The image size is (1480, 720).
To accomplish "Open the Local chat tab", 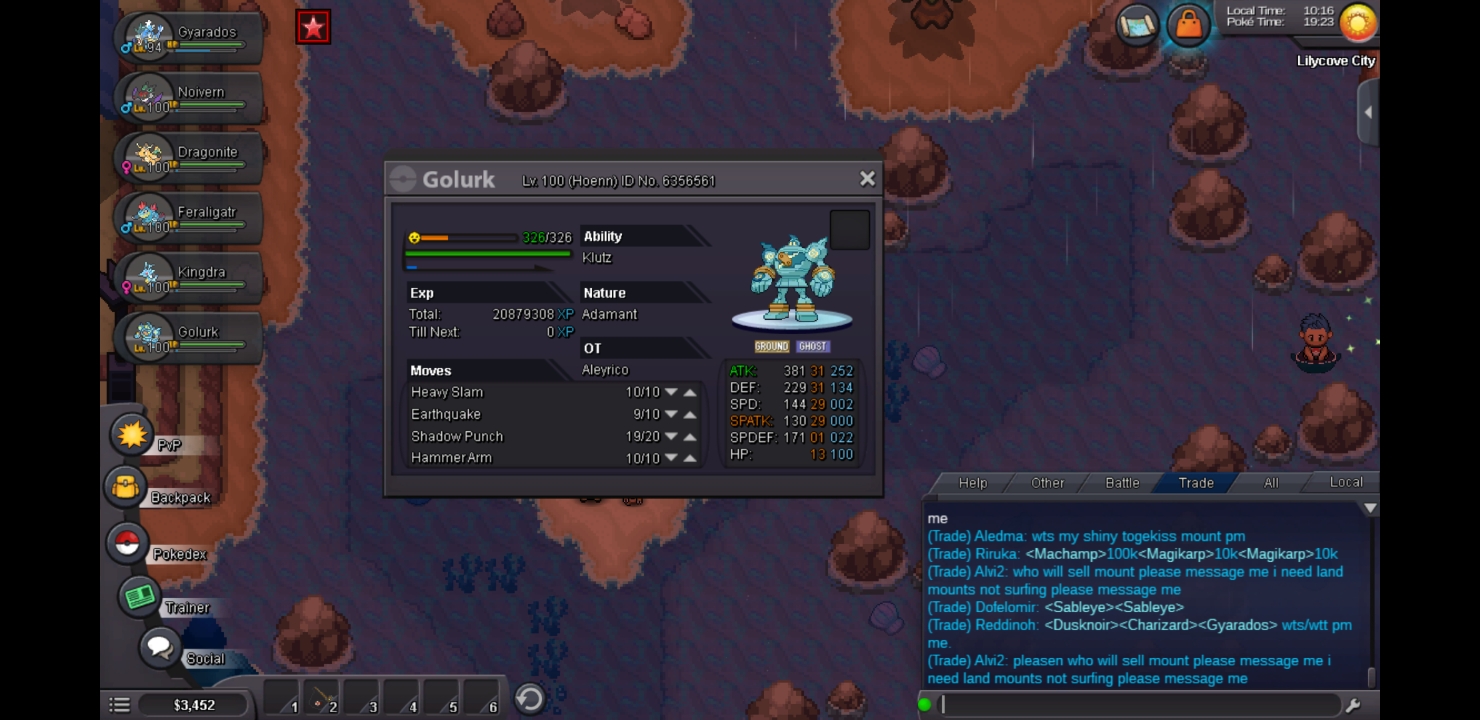I will pyautogui.click(x=1345, y=482).
